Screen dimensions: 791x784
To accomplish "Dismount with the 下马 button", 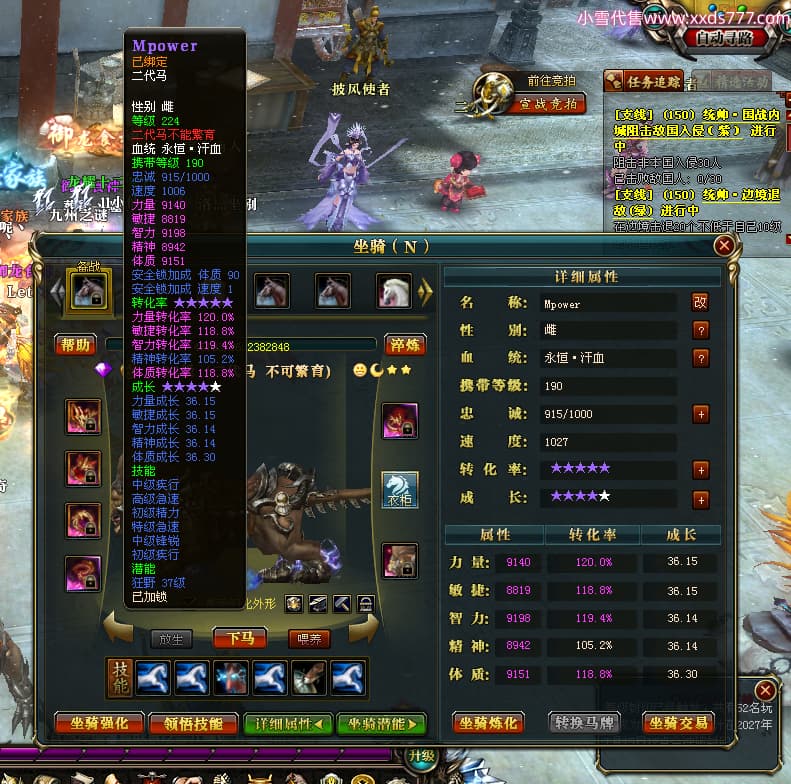I will tap(240, 638).
